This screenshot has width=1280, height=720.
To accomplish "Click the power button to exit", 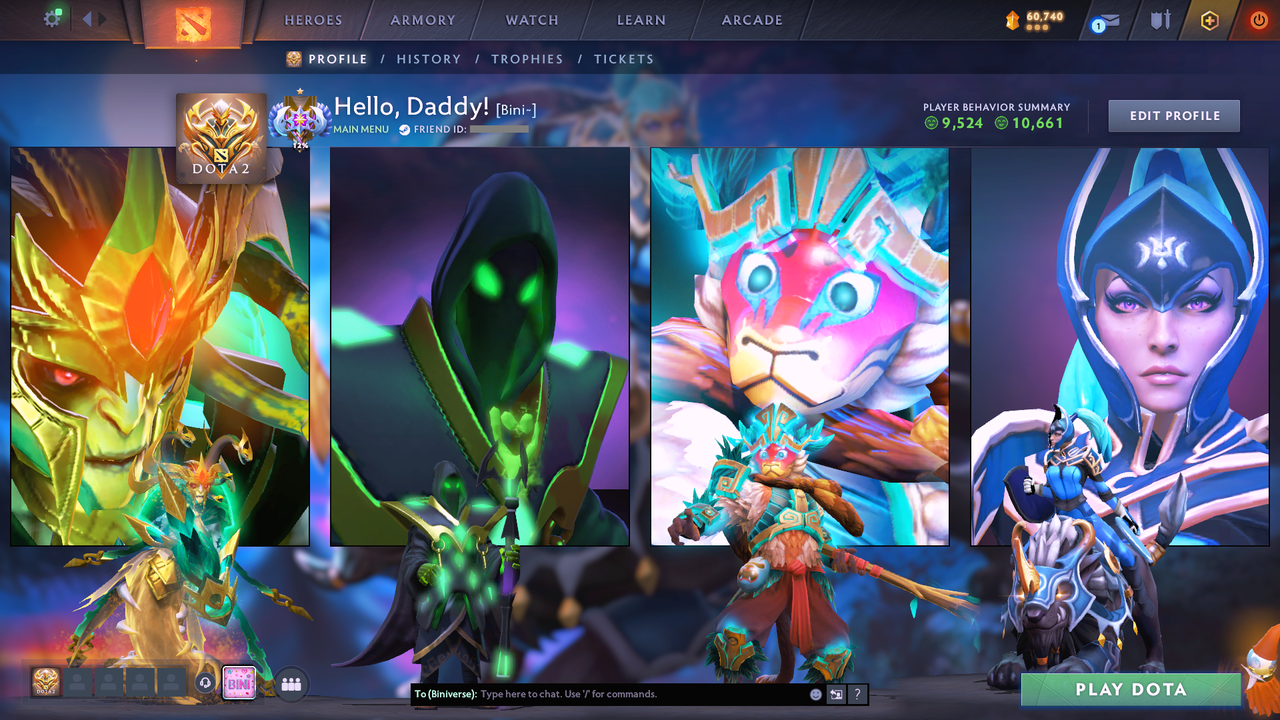I will (1258, 19).
